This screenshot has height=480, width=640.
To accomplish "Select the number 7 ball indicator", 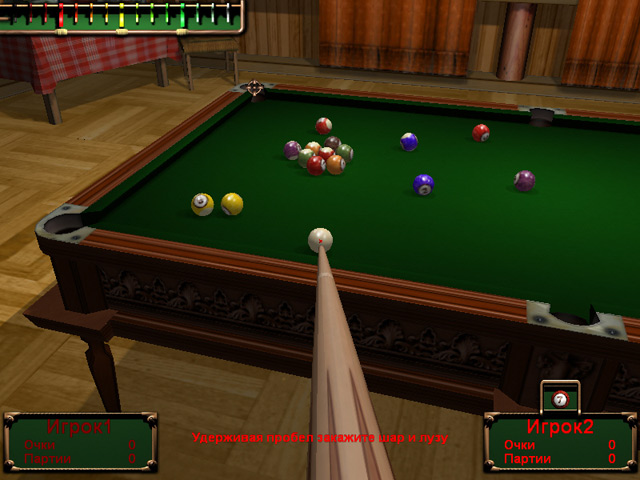I will [x=560, y=399].
